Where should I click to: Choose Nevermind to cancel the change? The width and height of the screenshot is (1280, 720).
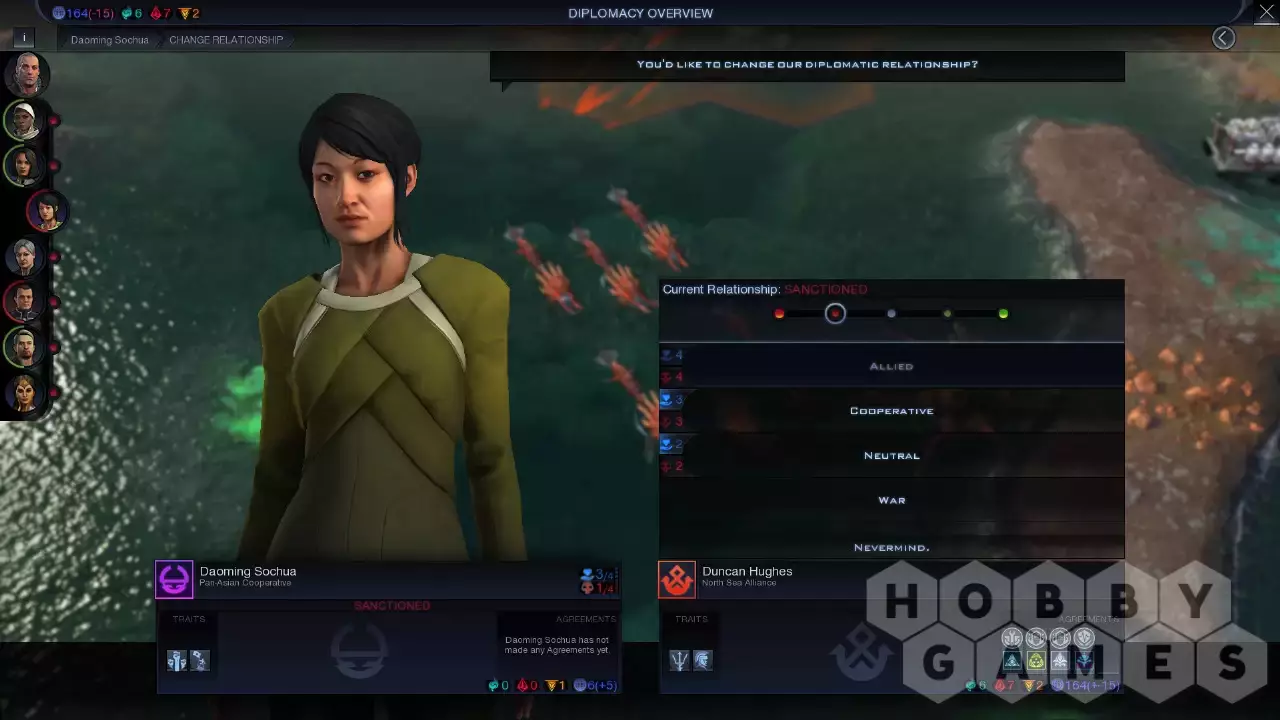pos(891,547)
